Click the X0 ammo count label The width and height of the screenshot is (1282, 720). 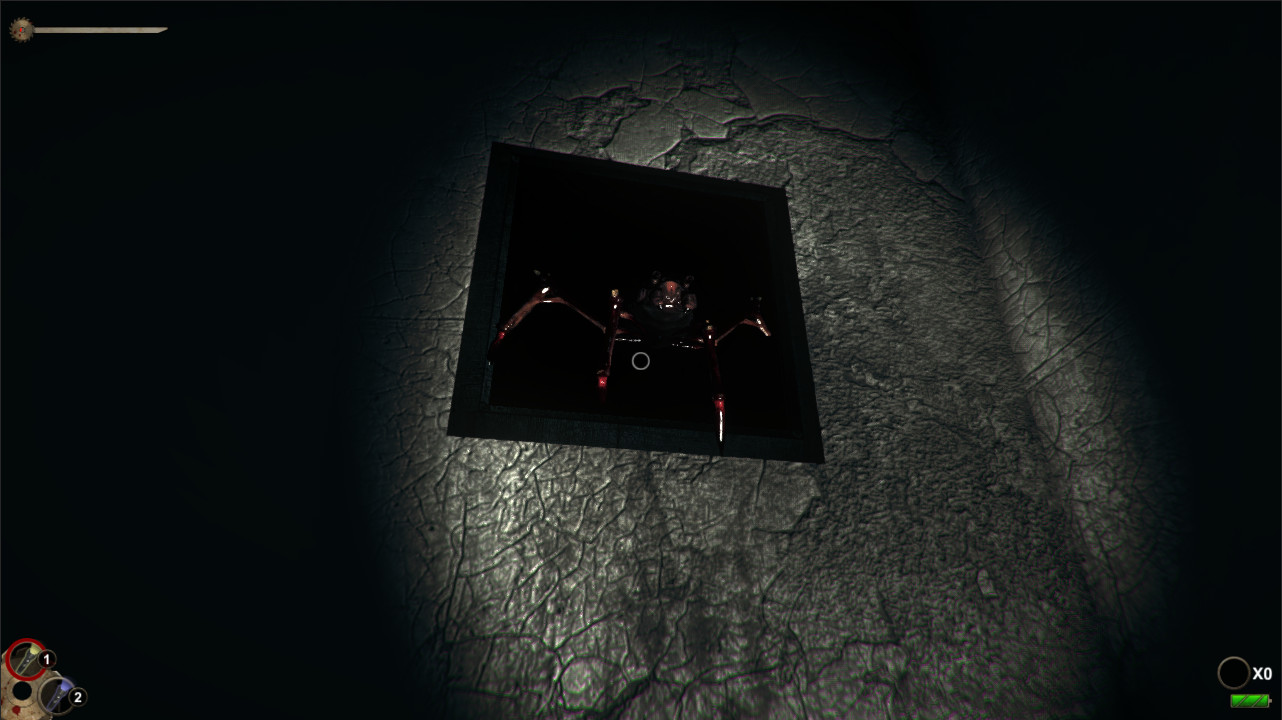point(1262,673)
